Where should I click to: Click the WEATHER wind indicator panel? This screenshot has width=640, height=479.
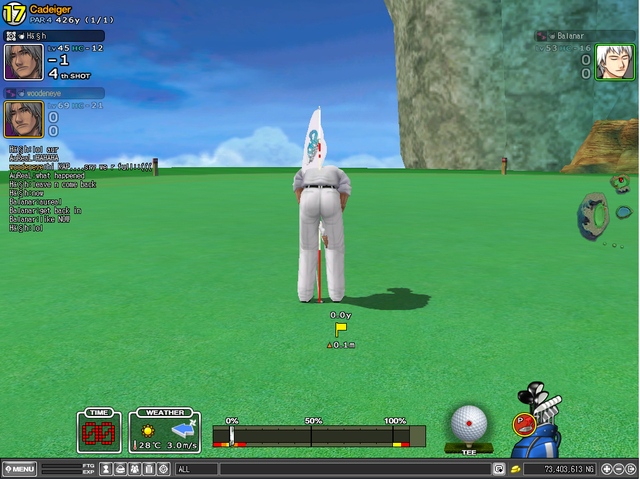click(164, 431)
